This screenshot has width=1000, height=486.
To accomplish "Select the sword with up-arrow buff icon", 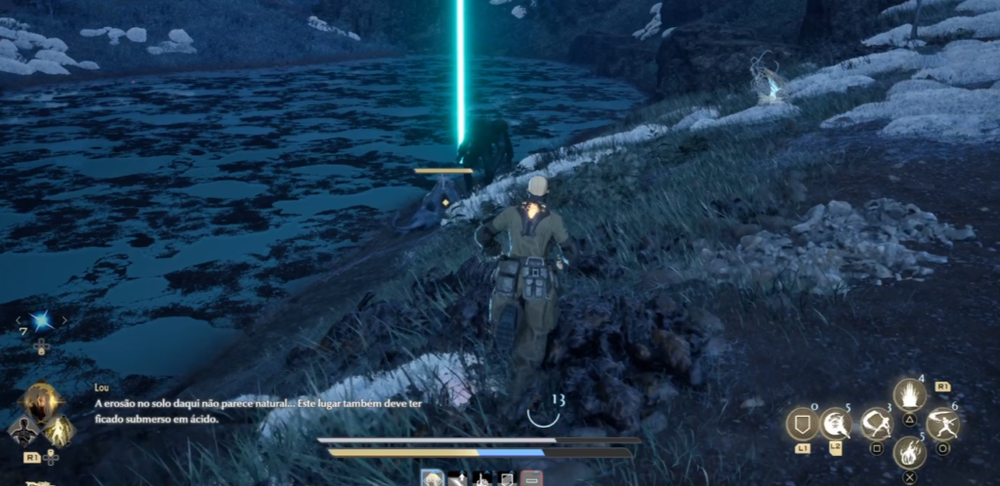I will (x=457, y=480).
